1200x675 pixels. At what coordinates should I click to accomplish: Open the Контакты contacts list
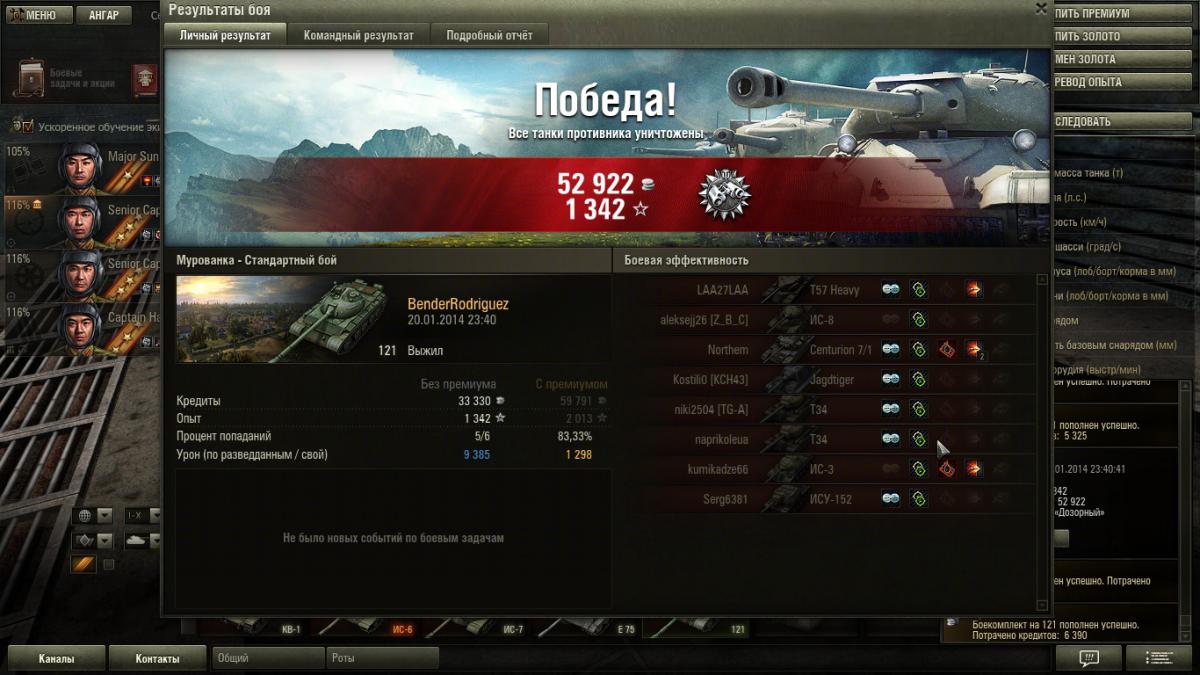click(158, 659)
